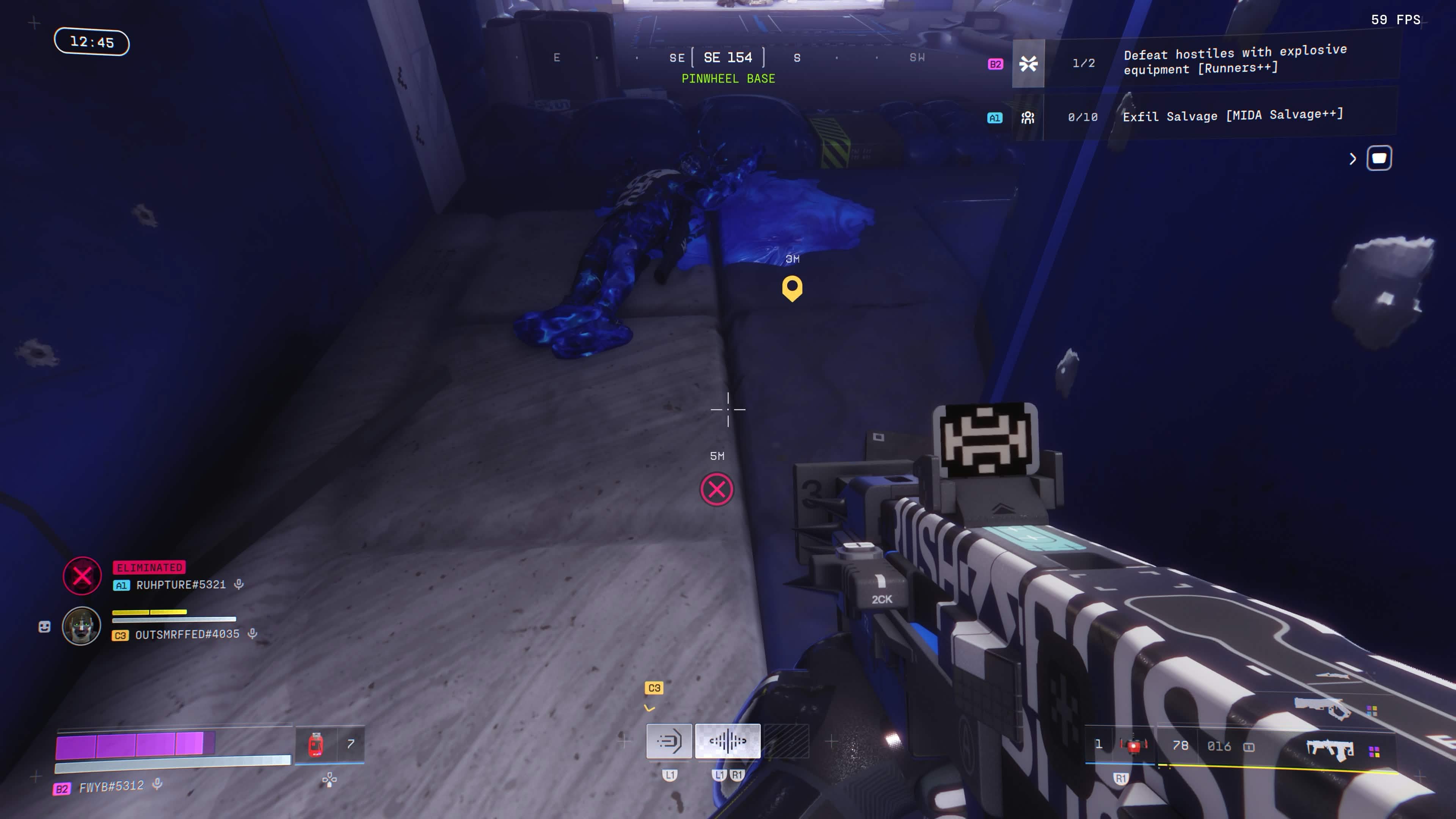Click the emote face icon
The image size is (1456, 819).
44,626
